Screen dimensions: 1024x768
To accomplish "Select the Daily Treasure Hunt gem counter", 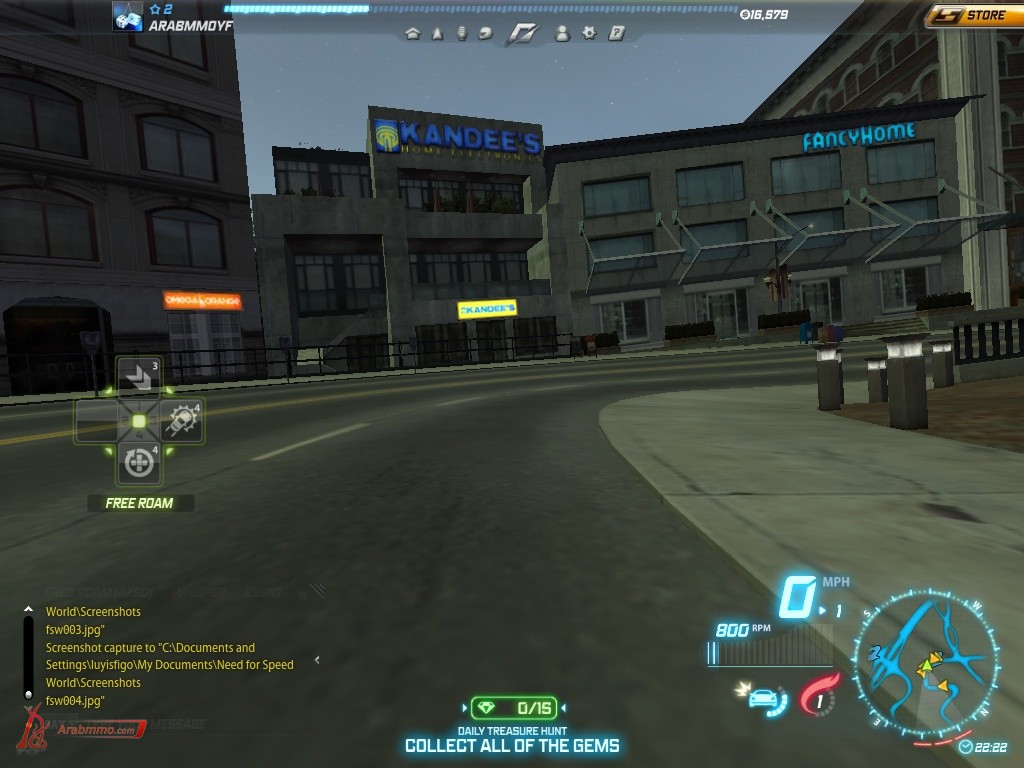I will tap(513, 708).
